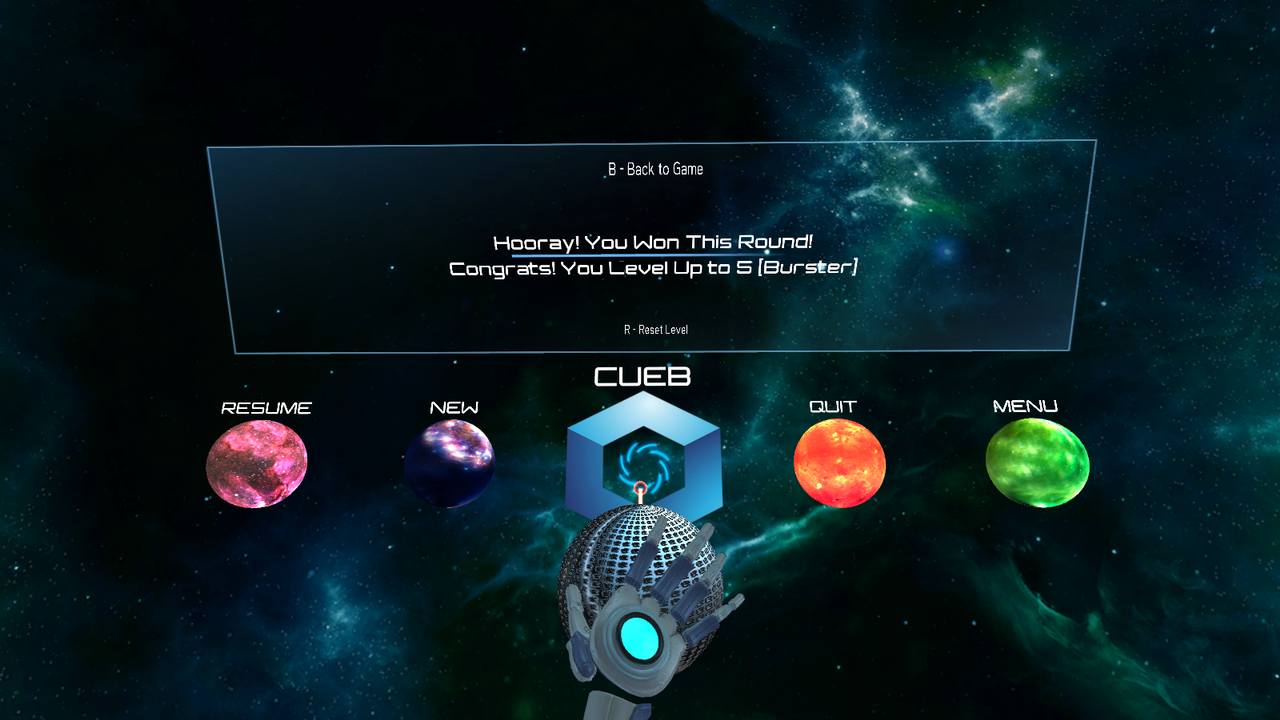
Task: Click the blue CUEB hexagon logo
Action: tap(643, 455)
